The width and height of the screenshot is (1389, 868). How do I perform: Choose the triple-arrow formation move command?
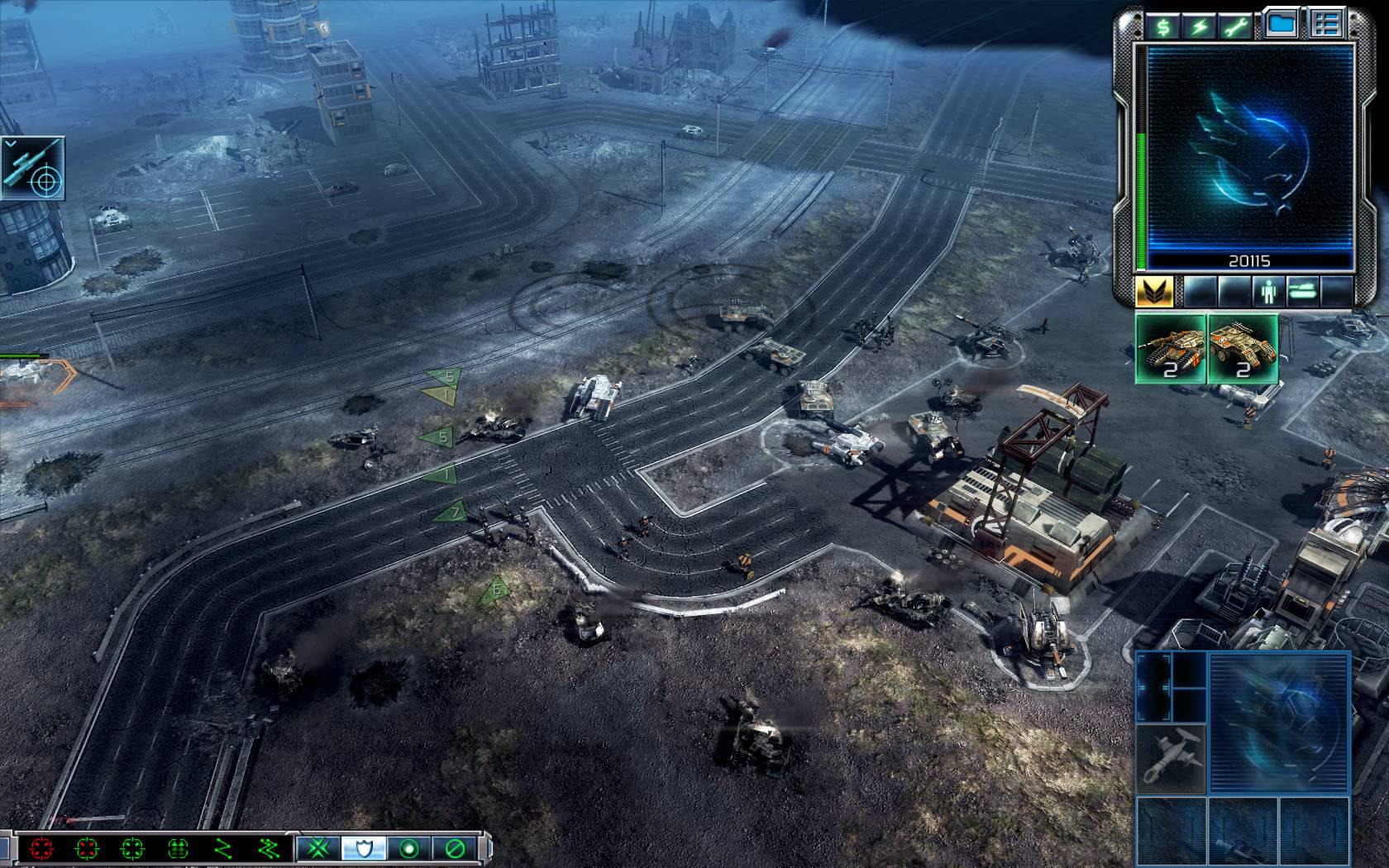coord(178,848)
